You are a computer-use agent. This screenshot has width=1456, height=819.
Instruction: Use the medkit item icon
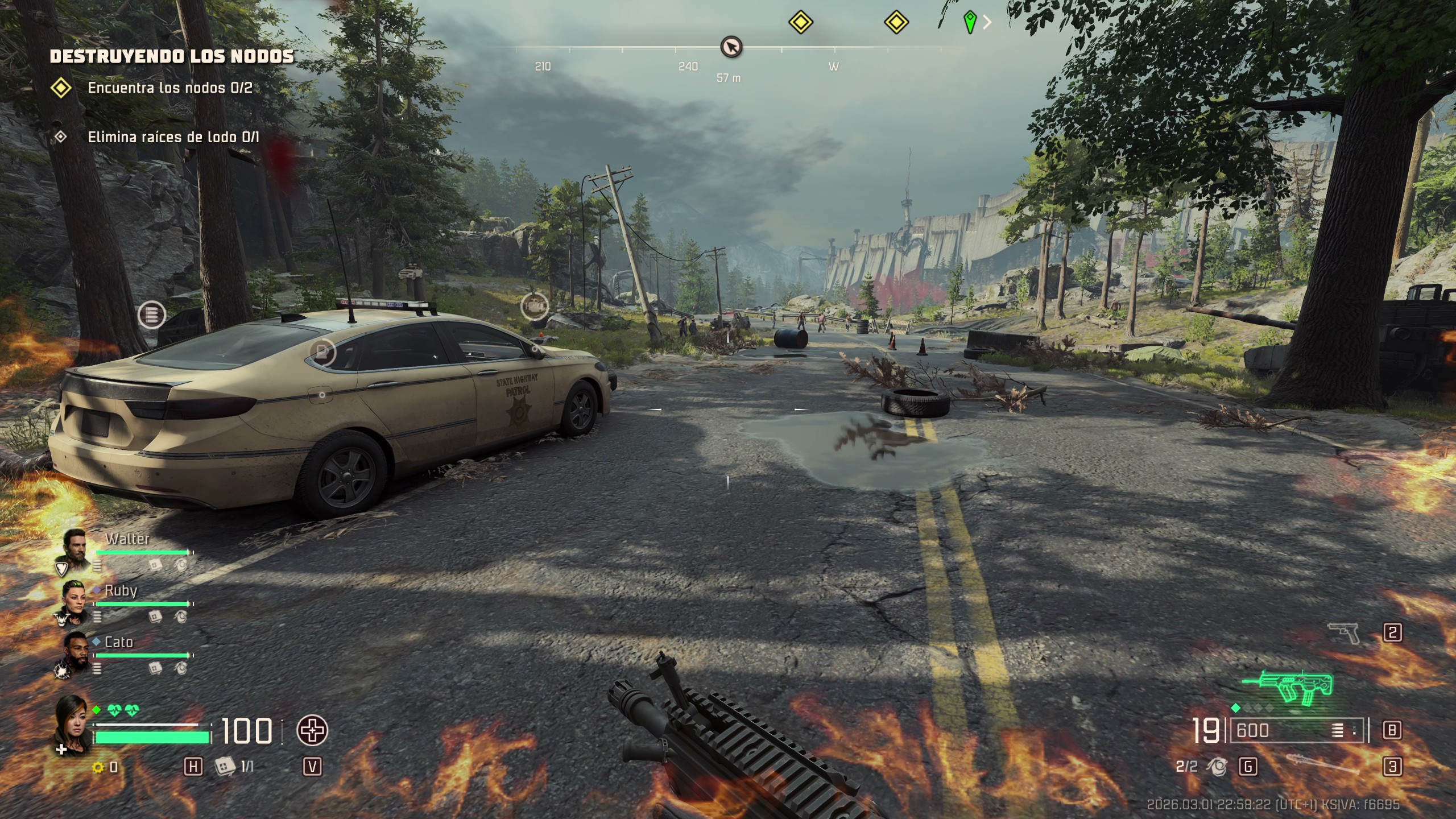click(x=225, y=767)
